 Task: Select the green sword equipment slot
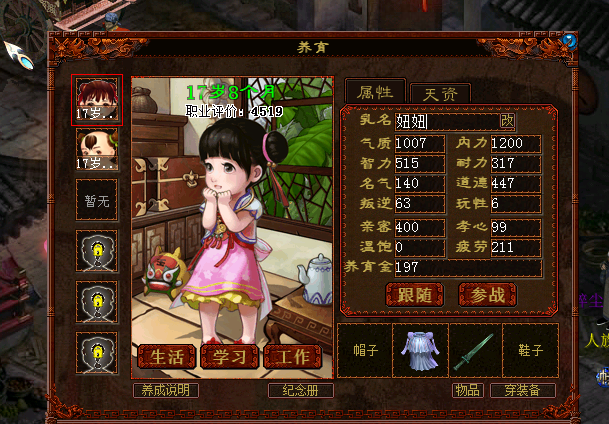(474, 350)
